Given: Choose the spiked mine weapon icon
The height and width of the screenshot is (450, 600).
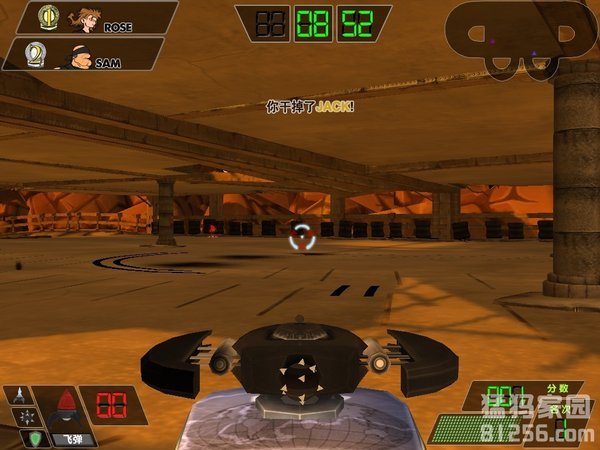Looking at the screenshot, I should [25, 415].
